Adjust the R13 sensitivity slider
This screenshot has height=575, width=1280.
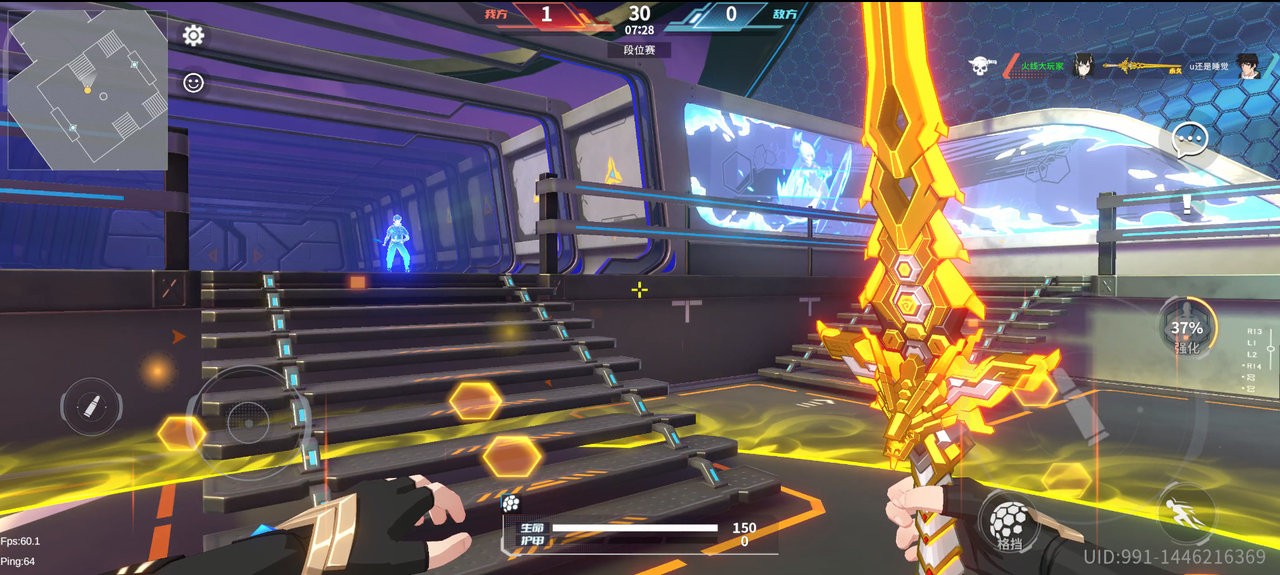point(1270,350)
